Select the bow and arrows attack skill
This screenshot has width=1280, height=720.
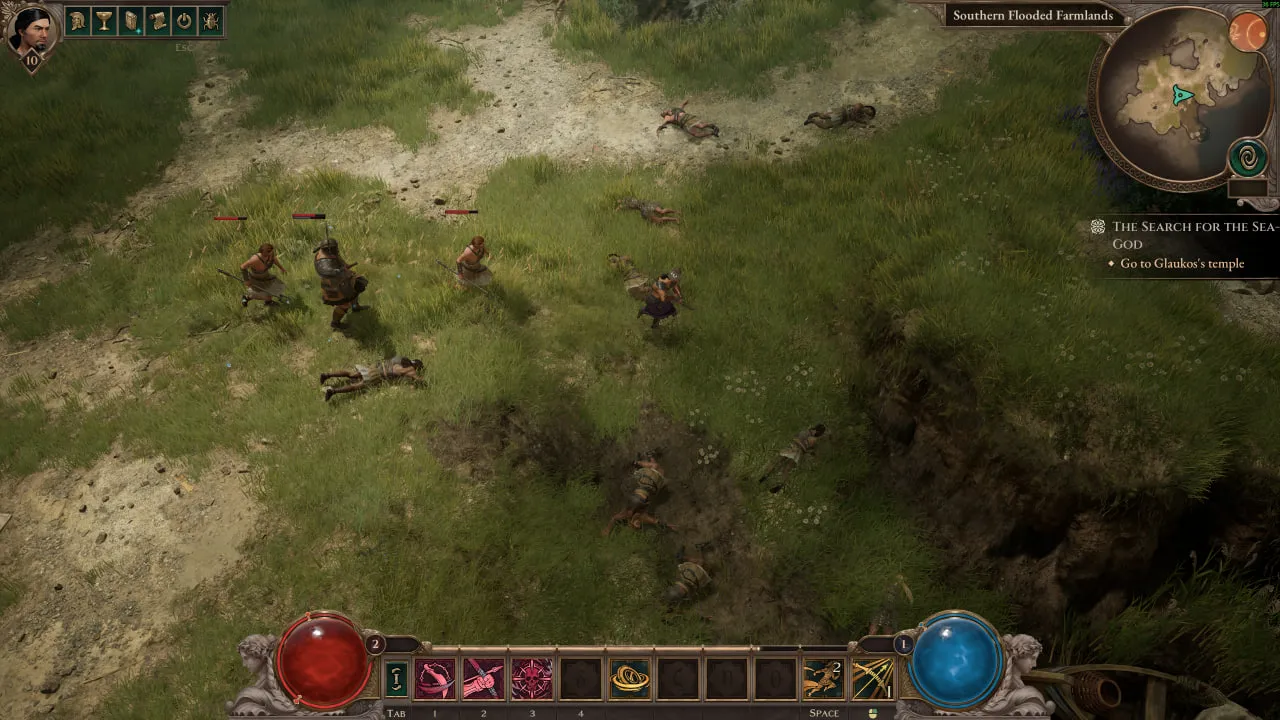click(x=871, y=679)
